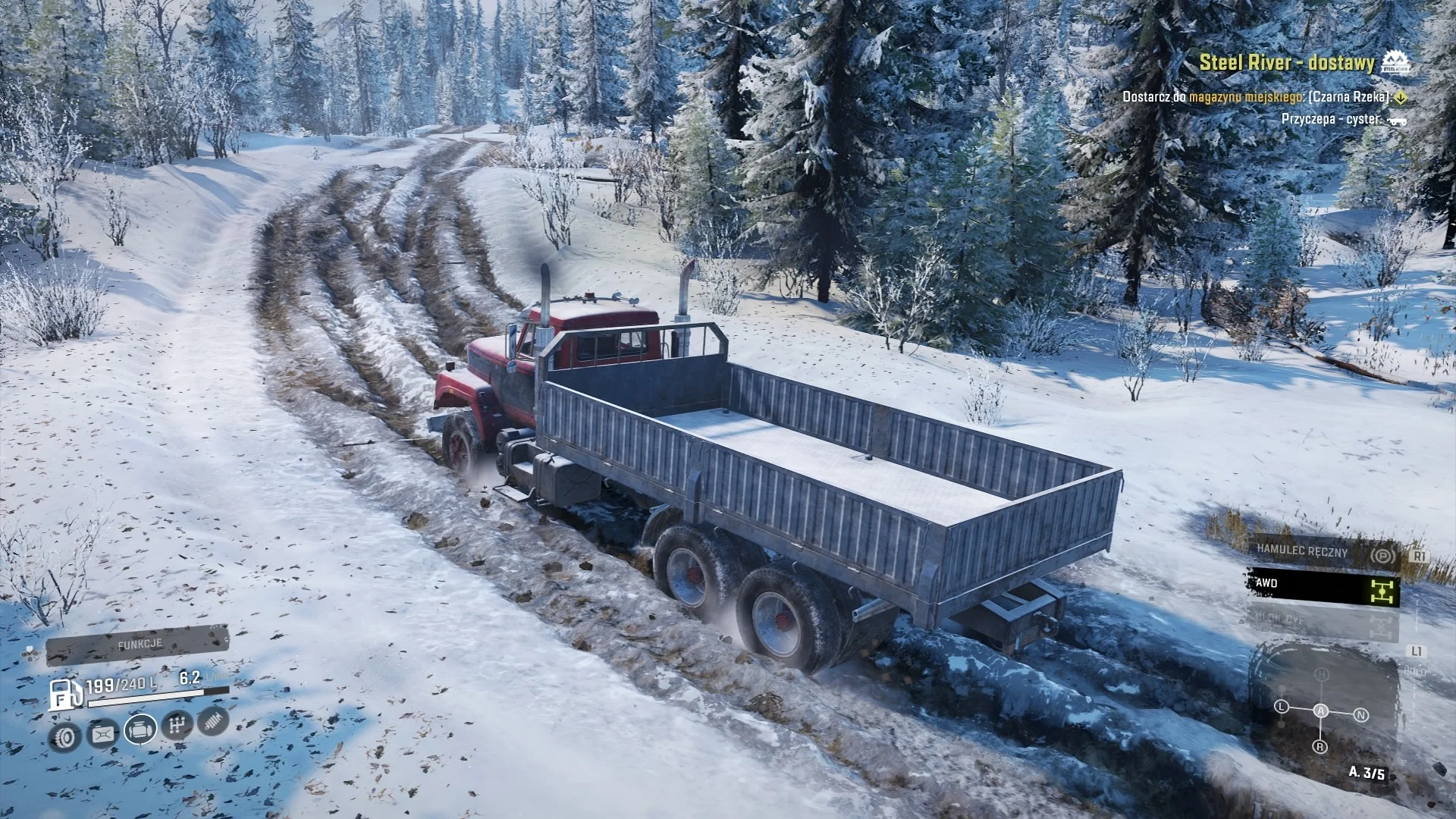Open the Funkcje functions panel

click(x=138, y=645)
